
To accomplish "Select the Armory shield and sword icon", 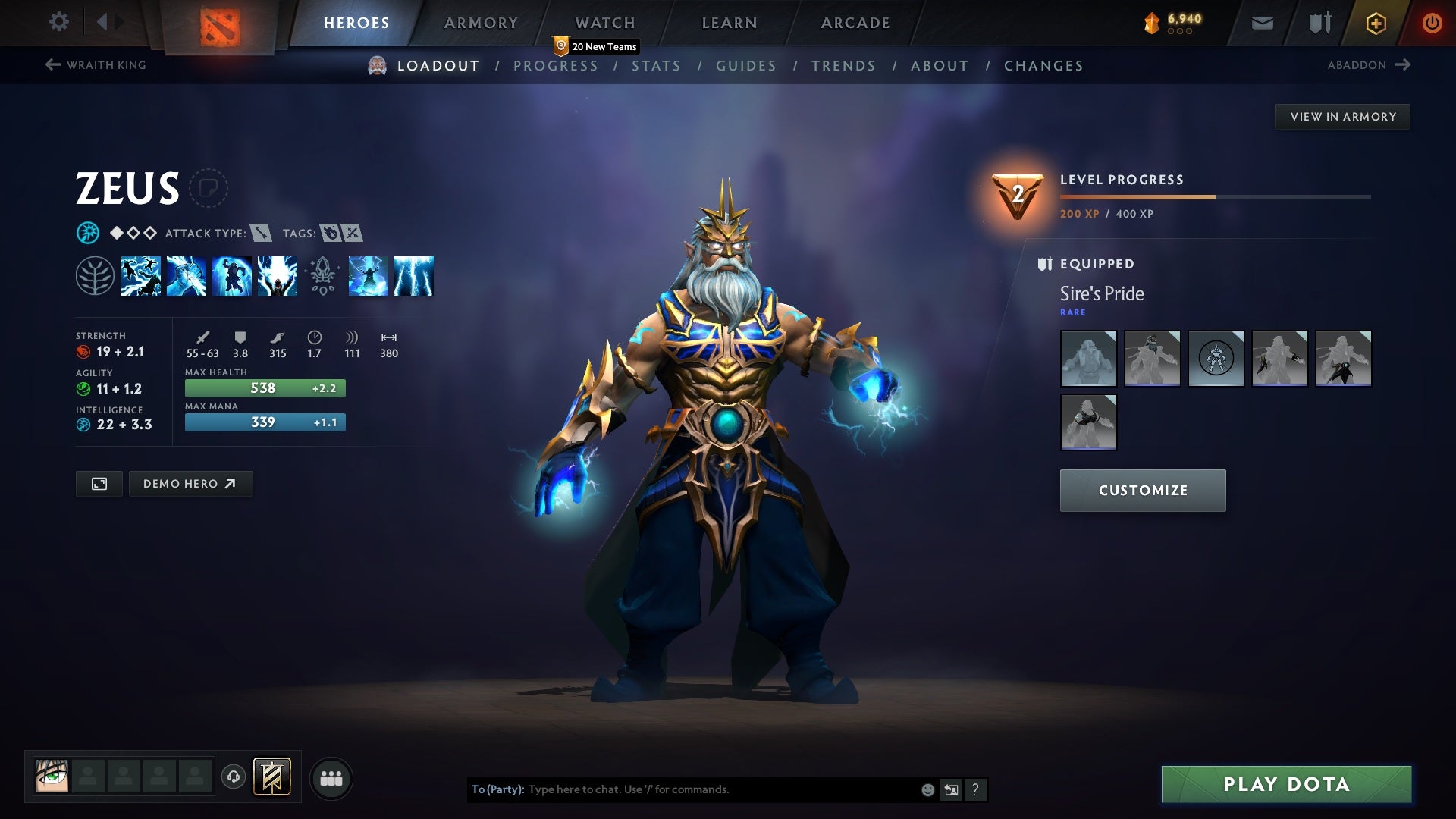I will point(1318,23).
